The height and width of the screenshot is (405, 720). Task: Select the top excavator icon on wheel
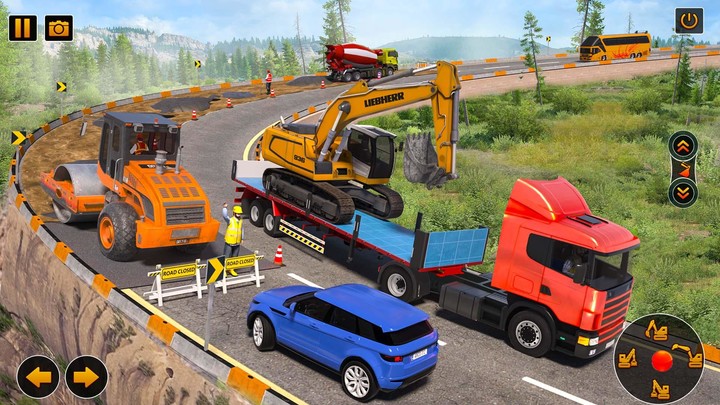[x=657, y=331]
